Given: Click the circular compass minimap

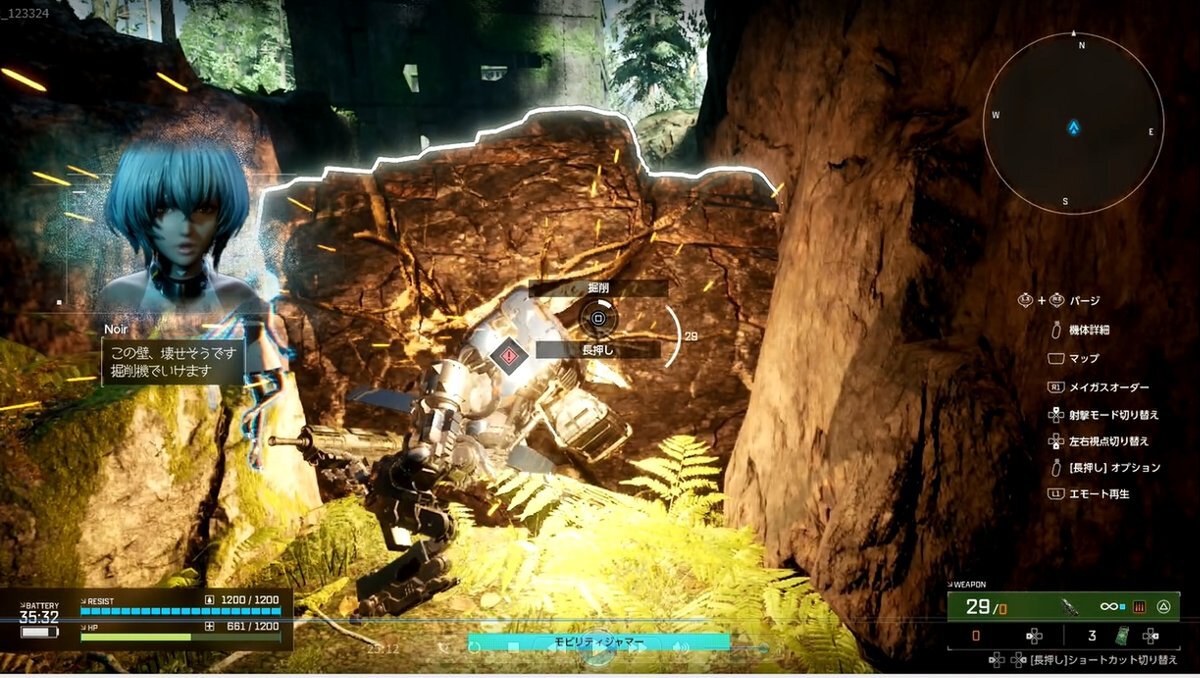Looking at the screenshot, I should click(1073, 123).
